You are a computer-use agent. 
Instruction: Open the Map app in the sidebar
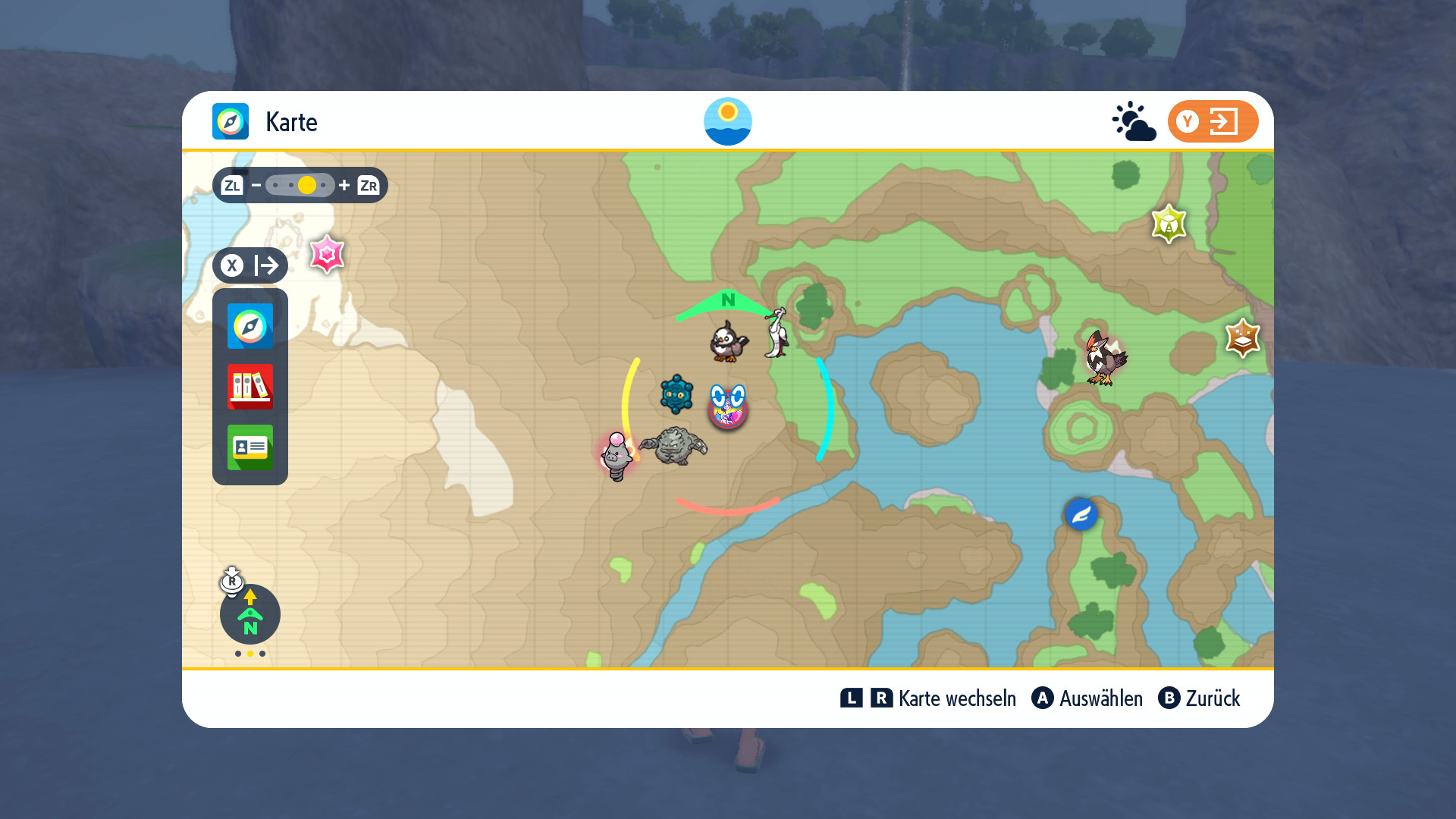(x=249, y=326)
